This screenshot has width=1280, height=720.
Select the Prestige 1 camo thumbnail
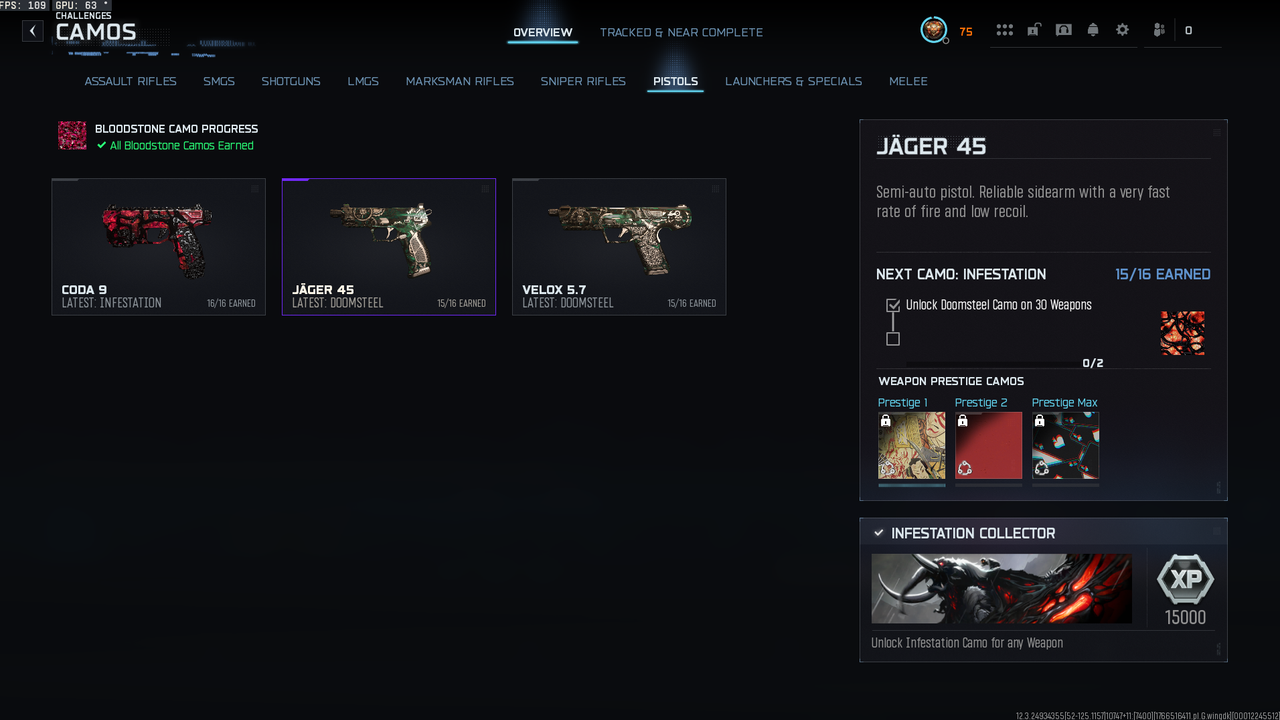pyautogui.click(x=911, y=445)
